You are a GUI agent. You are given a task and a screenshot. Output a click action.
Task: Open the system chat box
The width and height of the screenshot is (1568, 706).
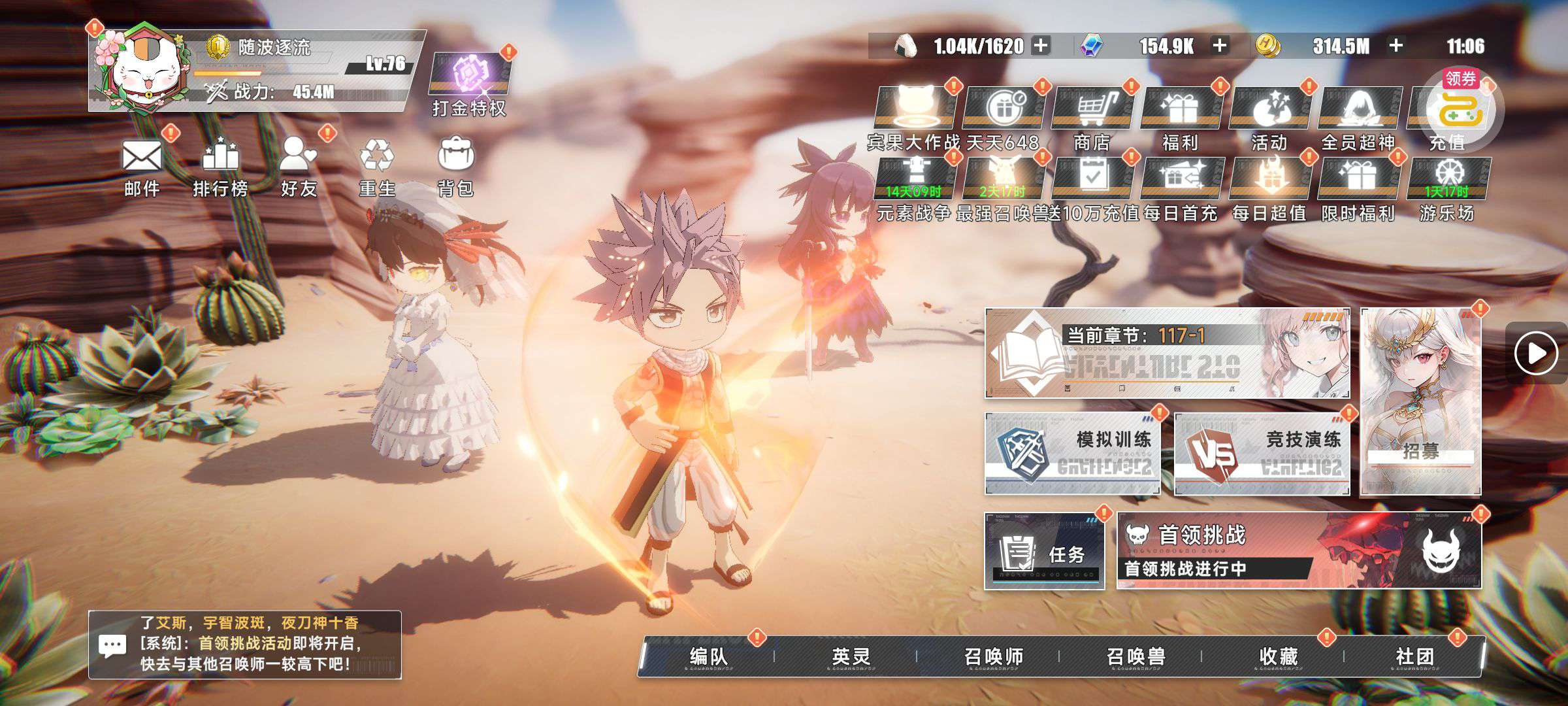pos(244,645)
